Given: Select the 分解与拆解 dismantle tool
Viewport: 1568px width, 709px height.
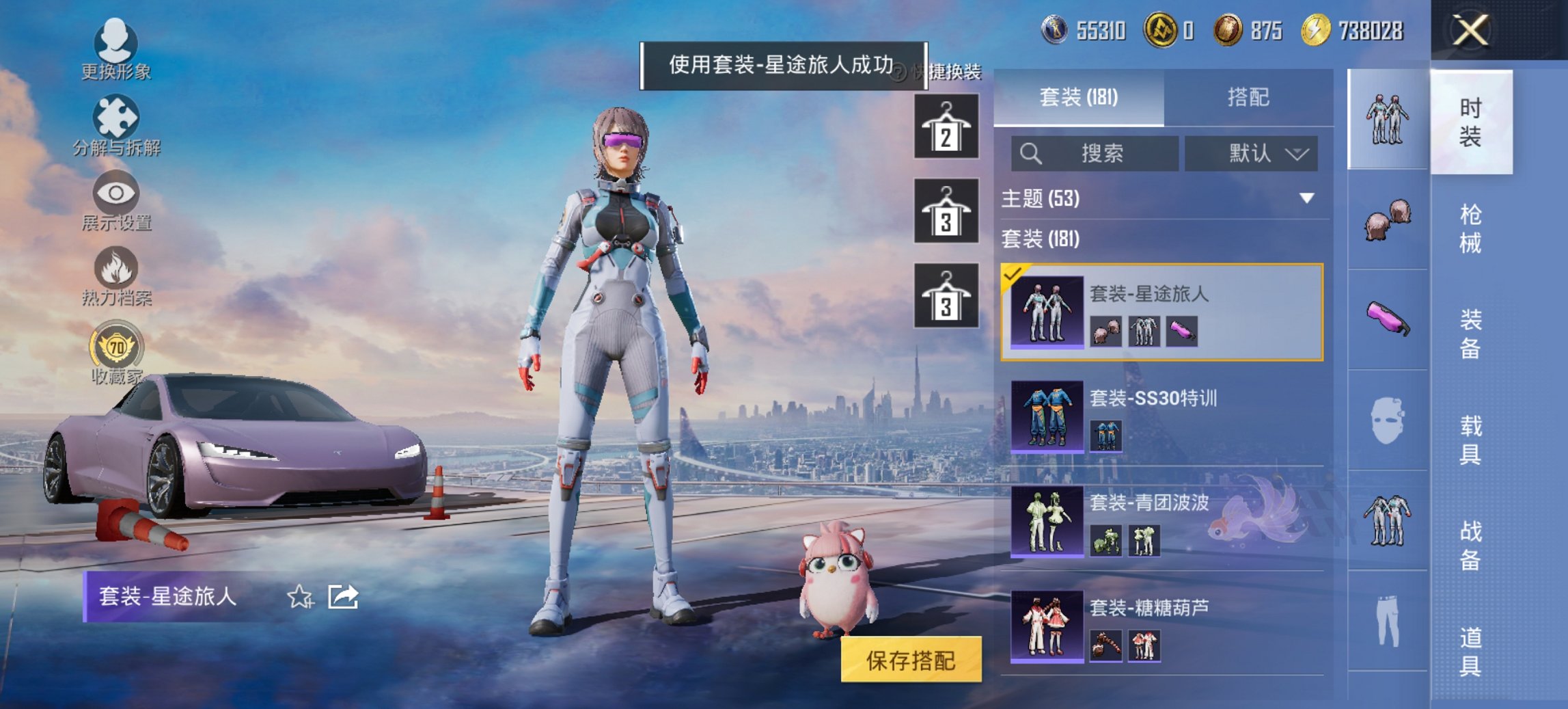Looking at the screenshot, I should point(115,123).
